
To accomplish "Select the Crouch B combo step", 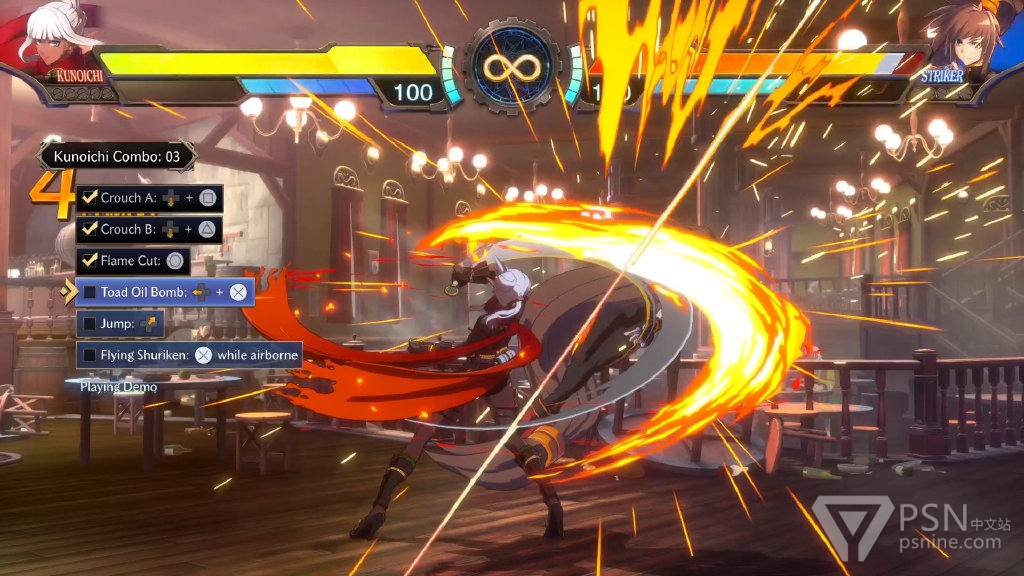I will [149, 229].
